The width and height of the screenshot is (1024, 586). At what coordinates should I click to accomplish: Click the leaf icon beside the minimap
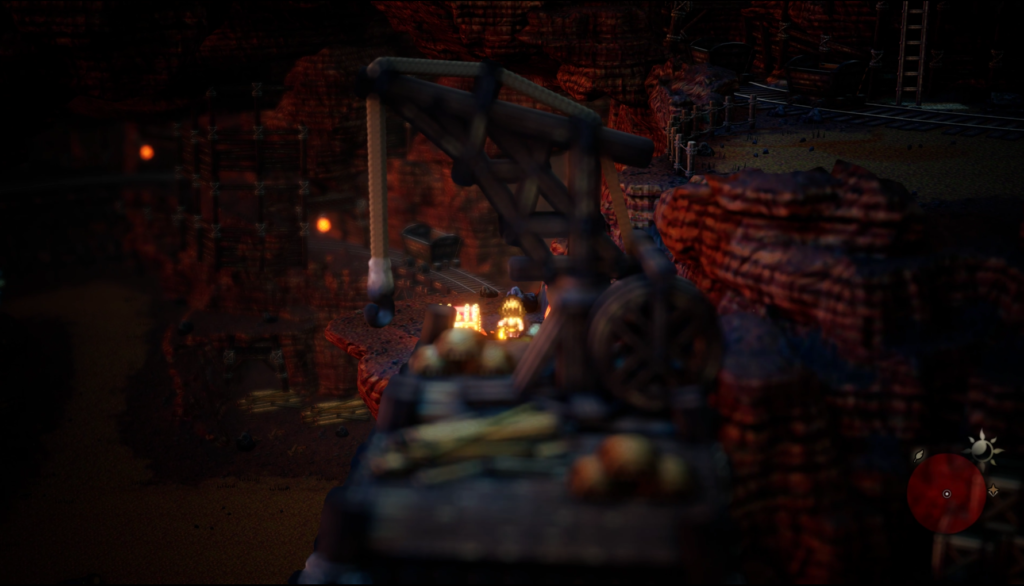click(x=919, y=454)
